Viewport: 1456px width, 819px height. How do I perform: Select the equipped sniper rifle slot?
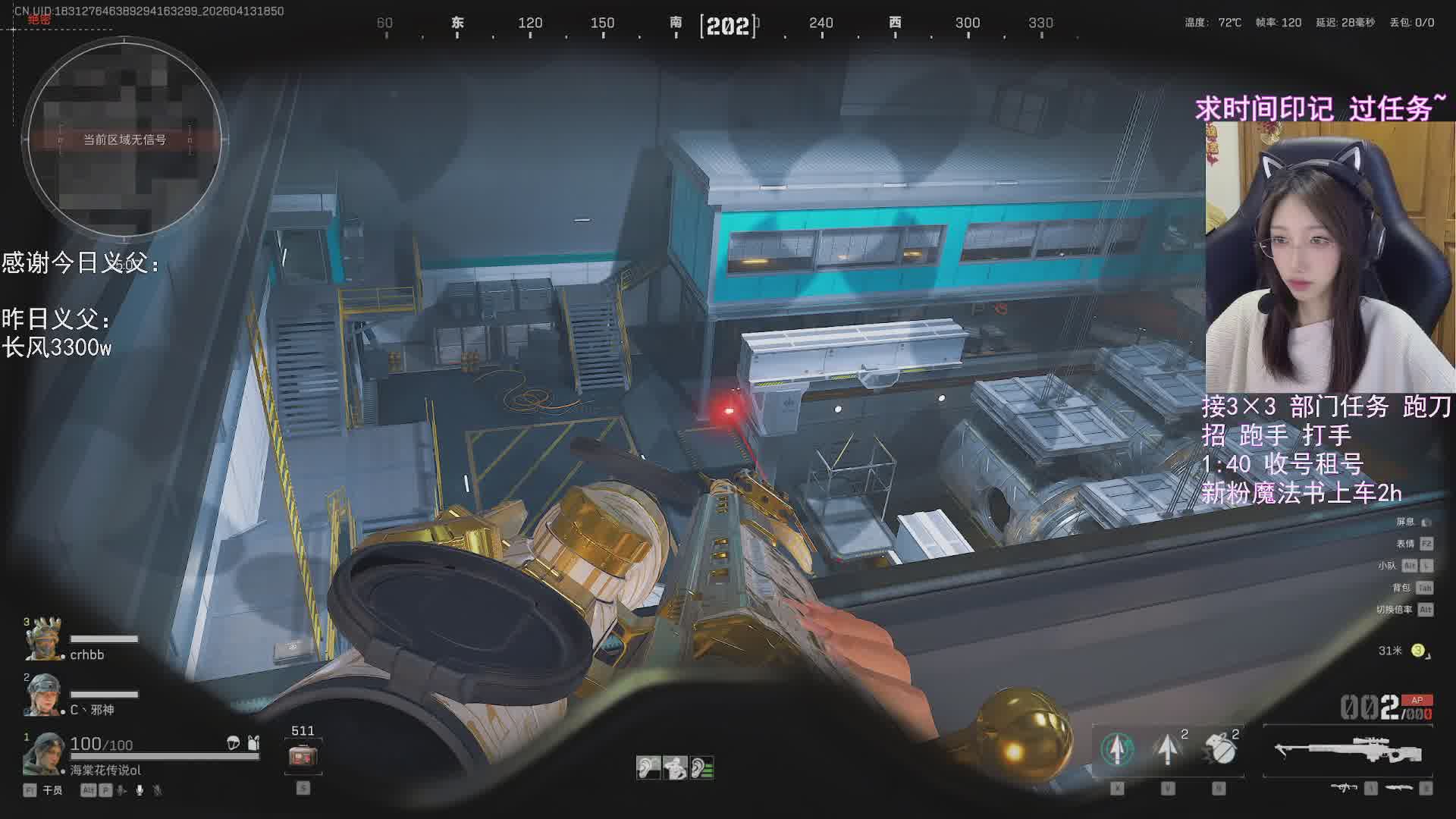click(x=1348, y=751)
